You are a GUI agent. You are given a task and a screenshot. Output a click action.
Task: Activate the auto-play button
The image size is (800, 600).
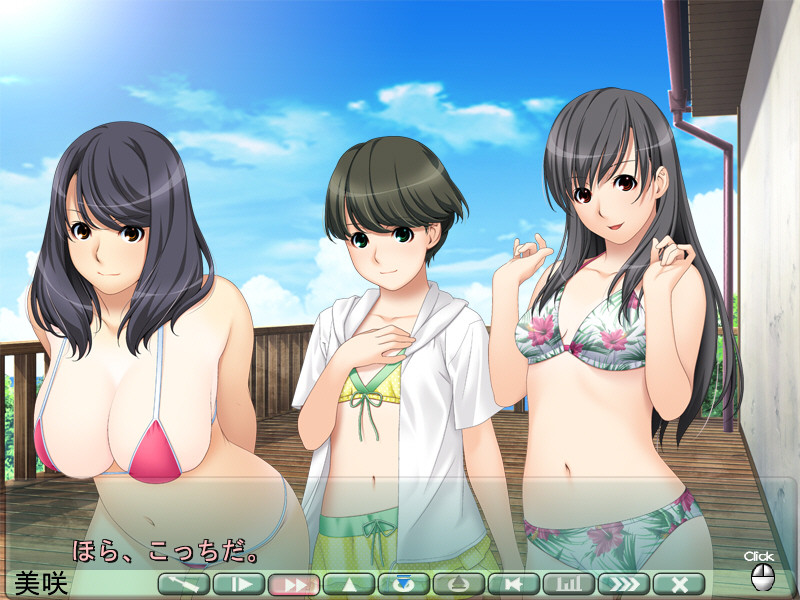click(x=239, y=584)
